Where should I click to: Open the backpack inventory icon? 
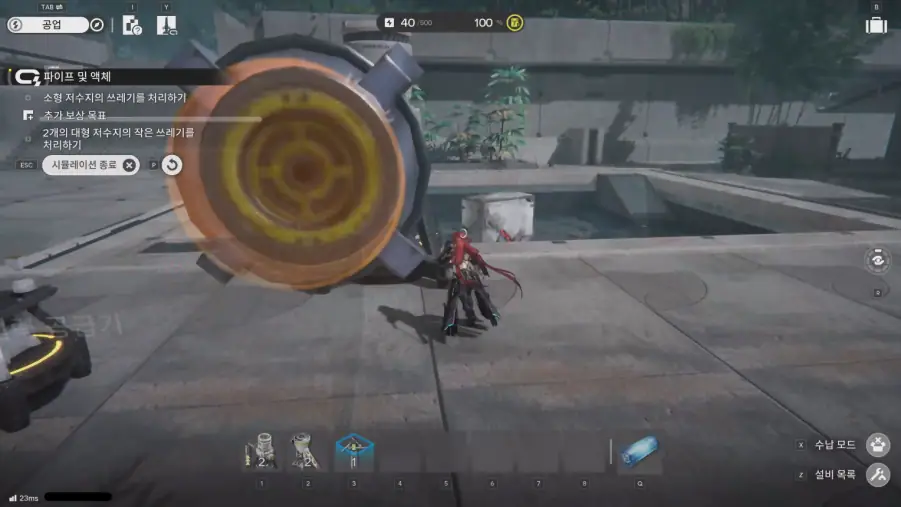pos(876,25)
